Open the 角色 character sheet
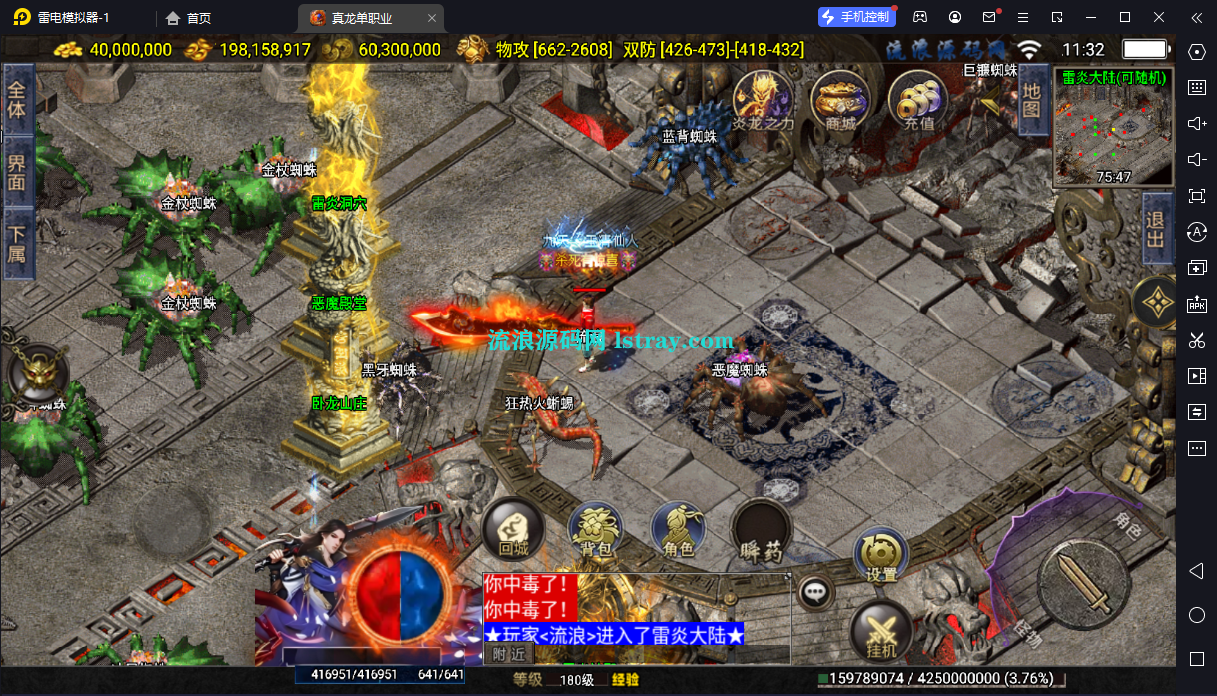This screenshot has height=696, width=1217. click(x=678, y=530)
